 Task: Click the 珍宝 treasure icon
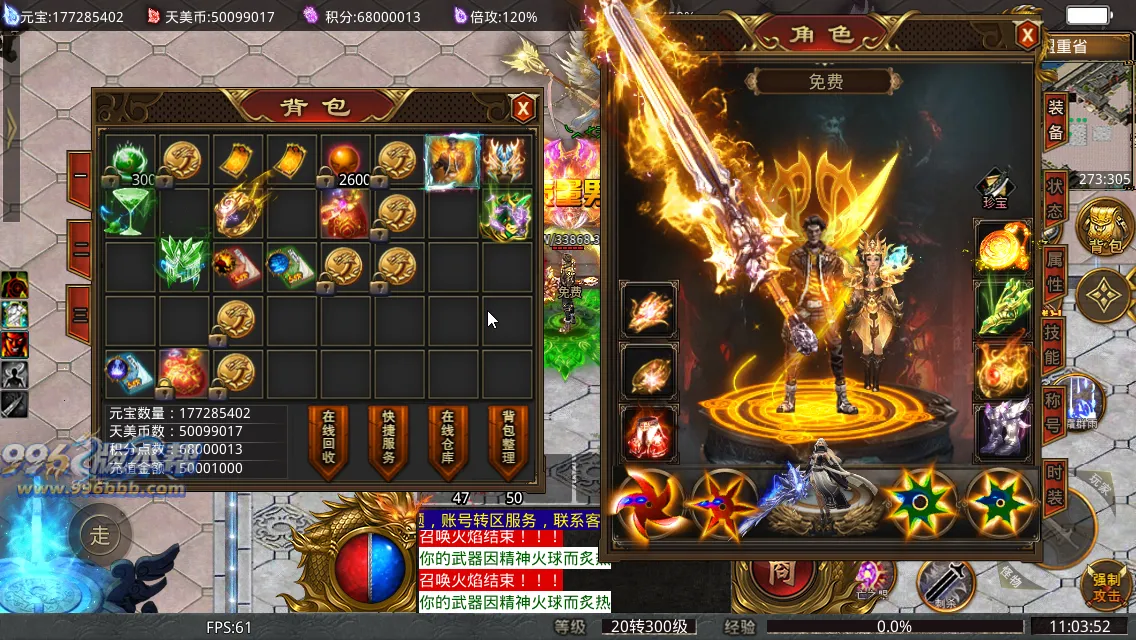tap(995, 190)
